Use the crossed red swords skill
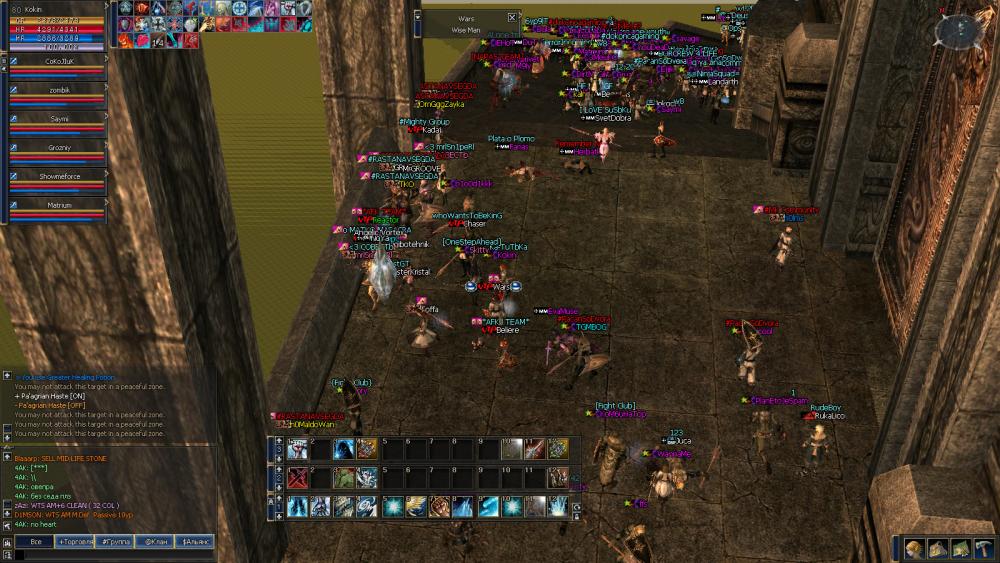 [297, 478]
